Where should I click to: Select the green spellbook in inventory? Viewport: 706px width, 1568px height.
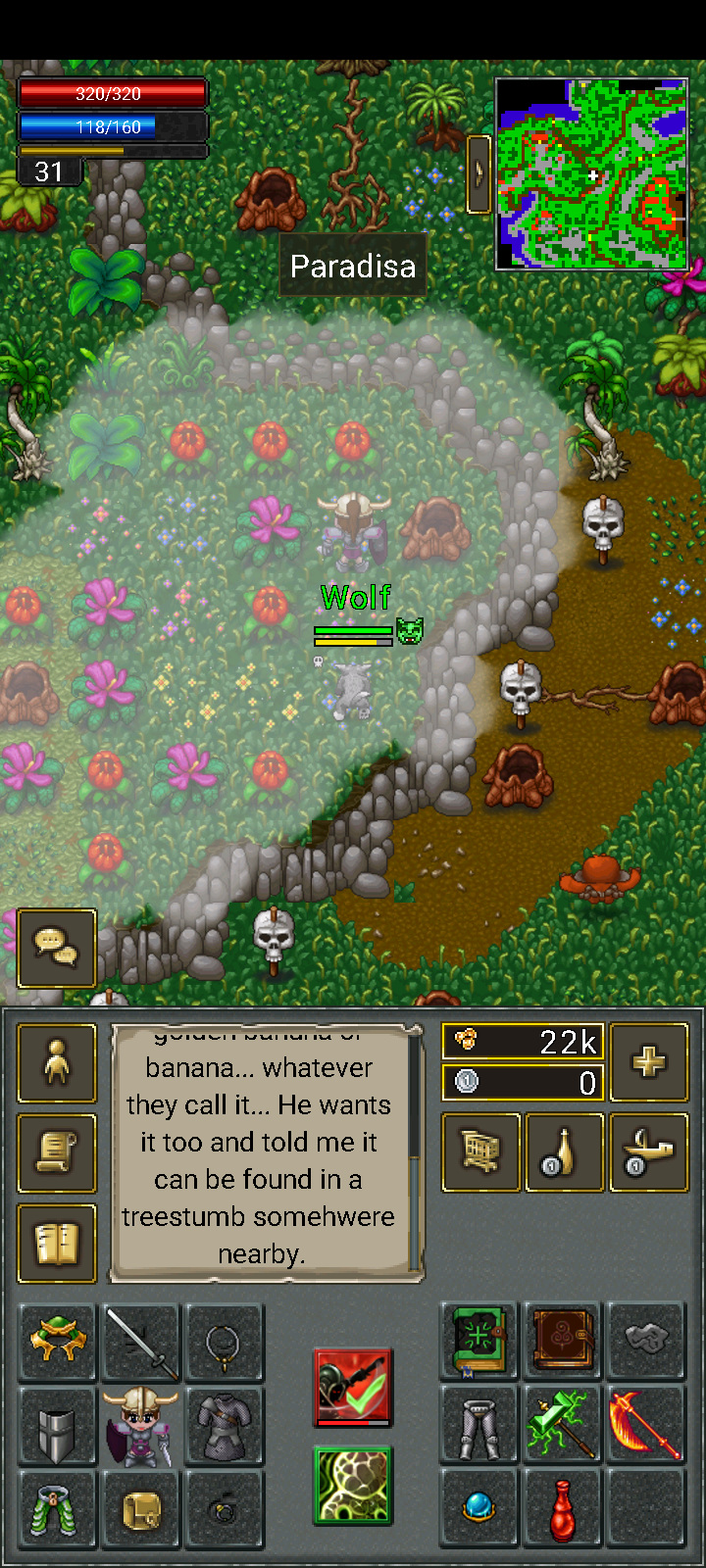click(x=479, y=1341)
